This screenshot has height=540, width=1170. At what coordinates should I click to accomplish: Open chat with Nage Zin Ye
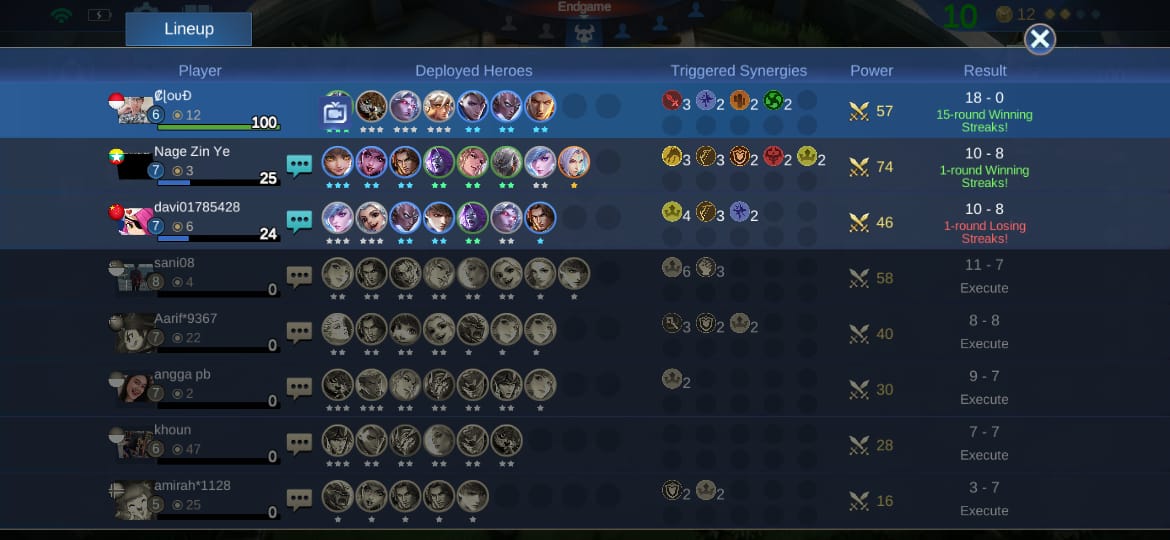pyautogui.click(x=300, y=165)
